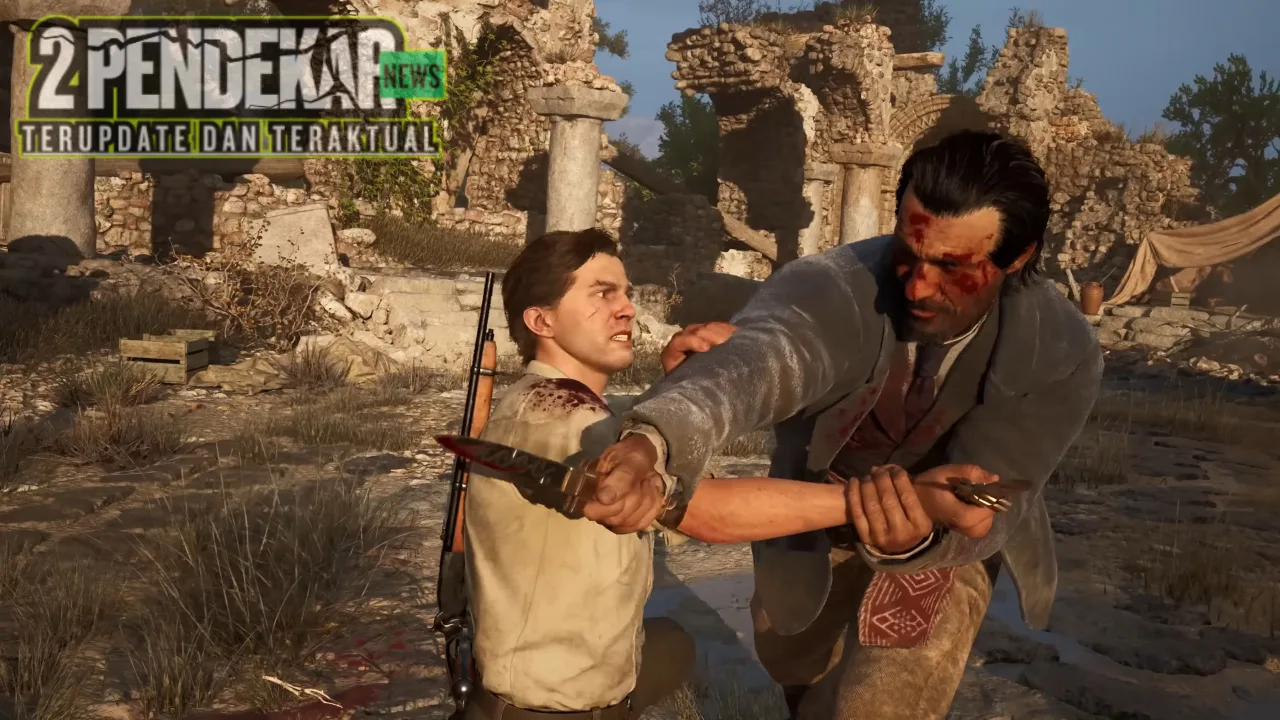
Task: Click the 2 Pendekar News channel logo
Action: click(230, 88)
